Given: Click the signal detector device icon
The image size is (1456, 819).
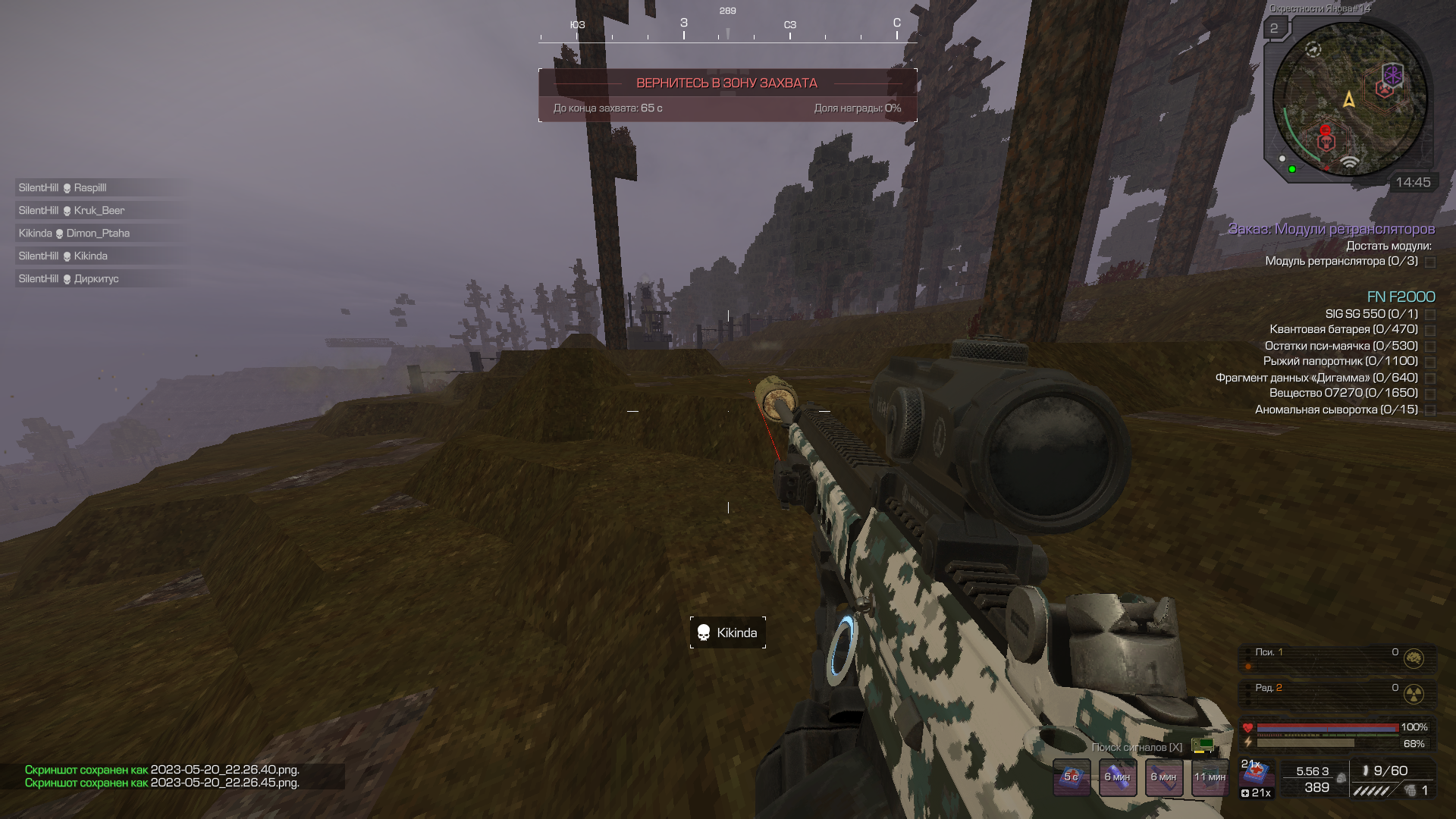Looking at the screenshot, I should point(1203,745).
